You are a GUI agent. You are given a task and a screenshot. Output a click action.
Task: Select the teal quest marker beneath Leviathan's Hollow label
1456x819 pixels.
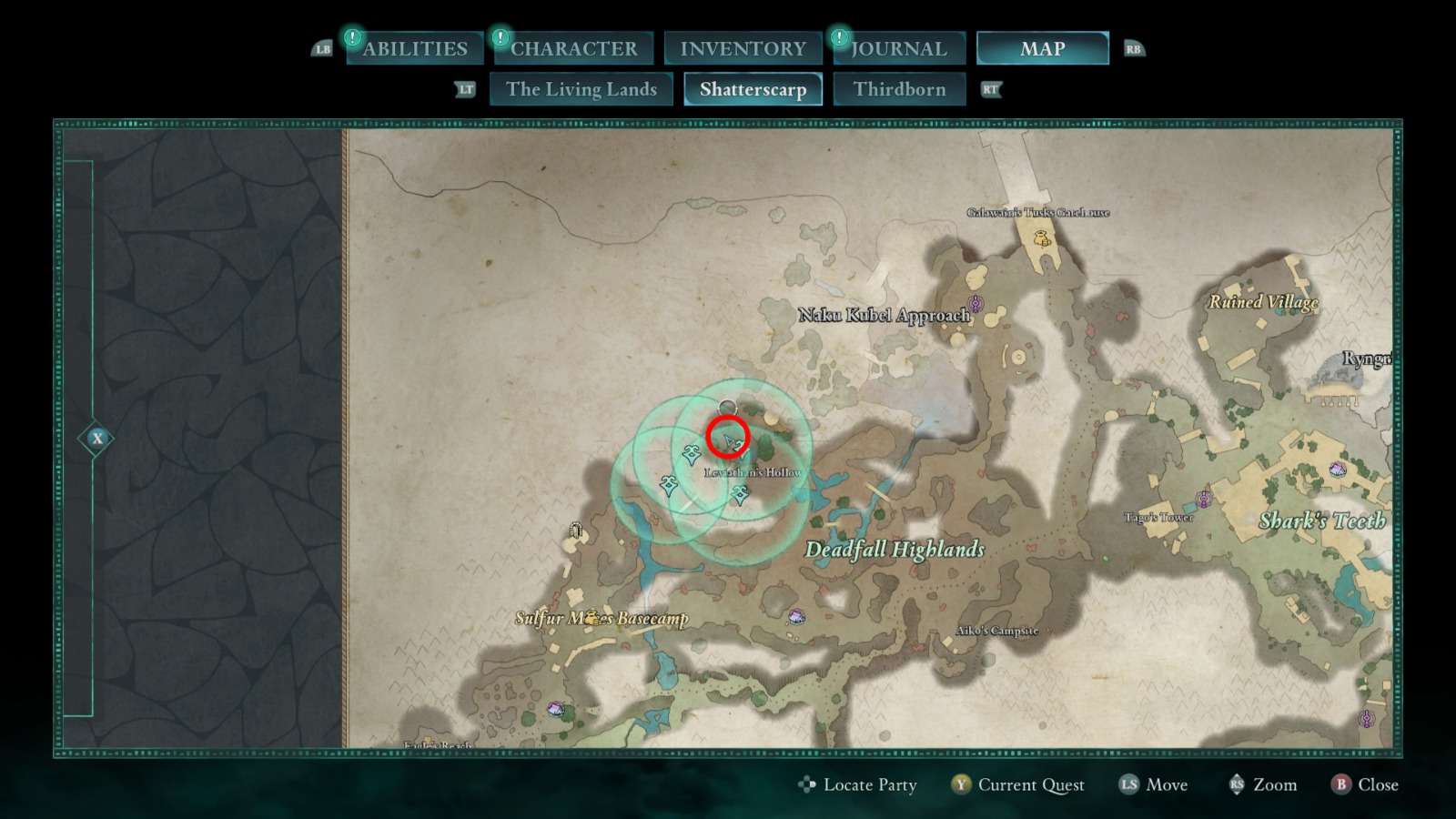pos(740,494)
